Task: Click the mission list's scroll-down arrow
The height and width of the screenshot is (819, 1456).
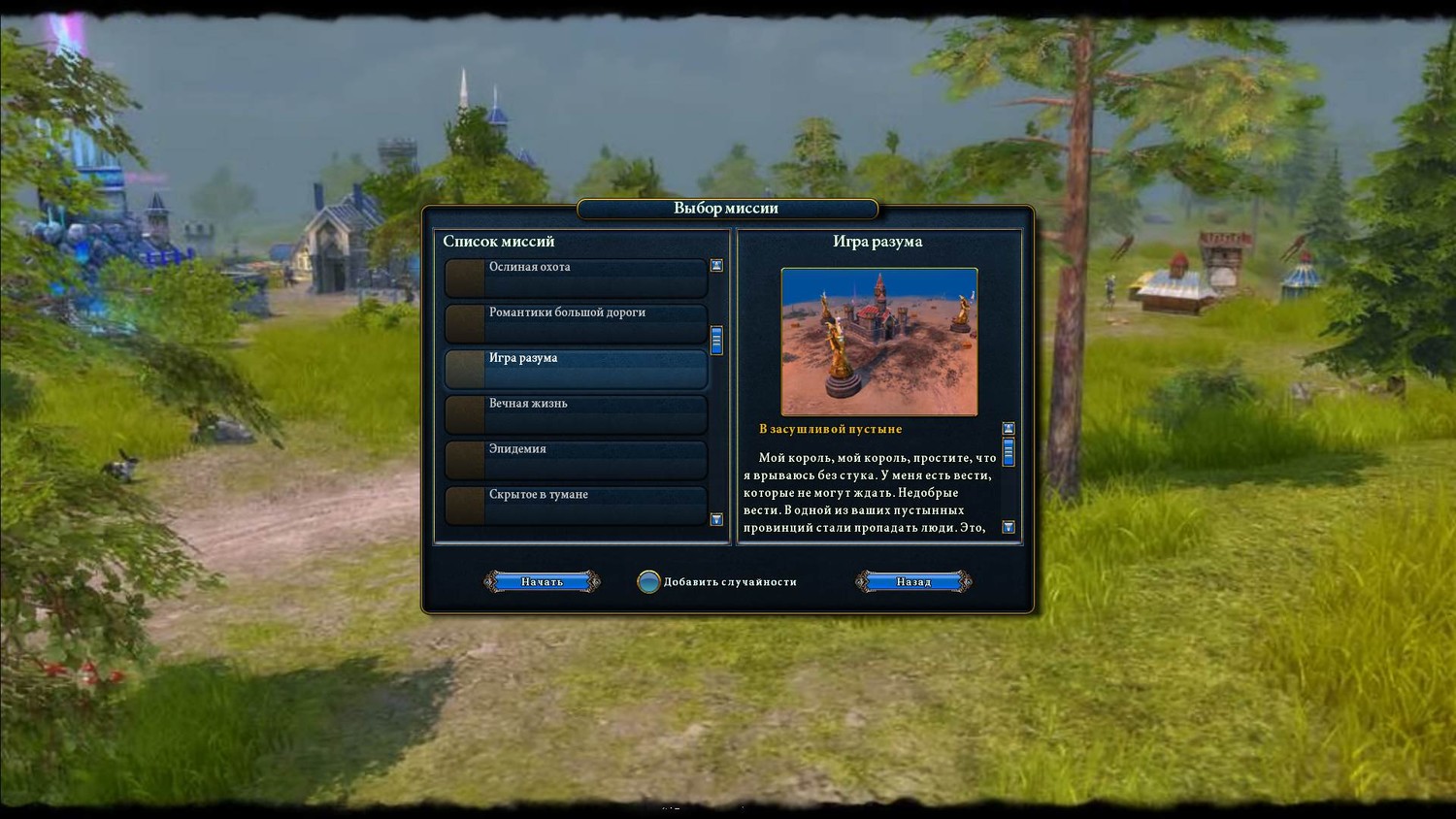Action: (x=716, y=520)
